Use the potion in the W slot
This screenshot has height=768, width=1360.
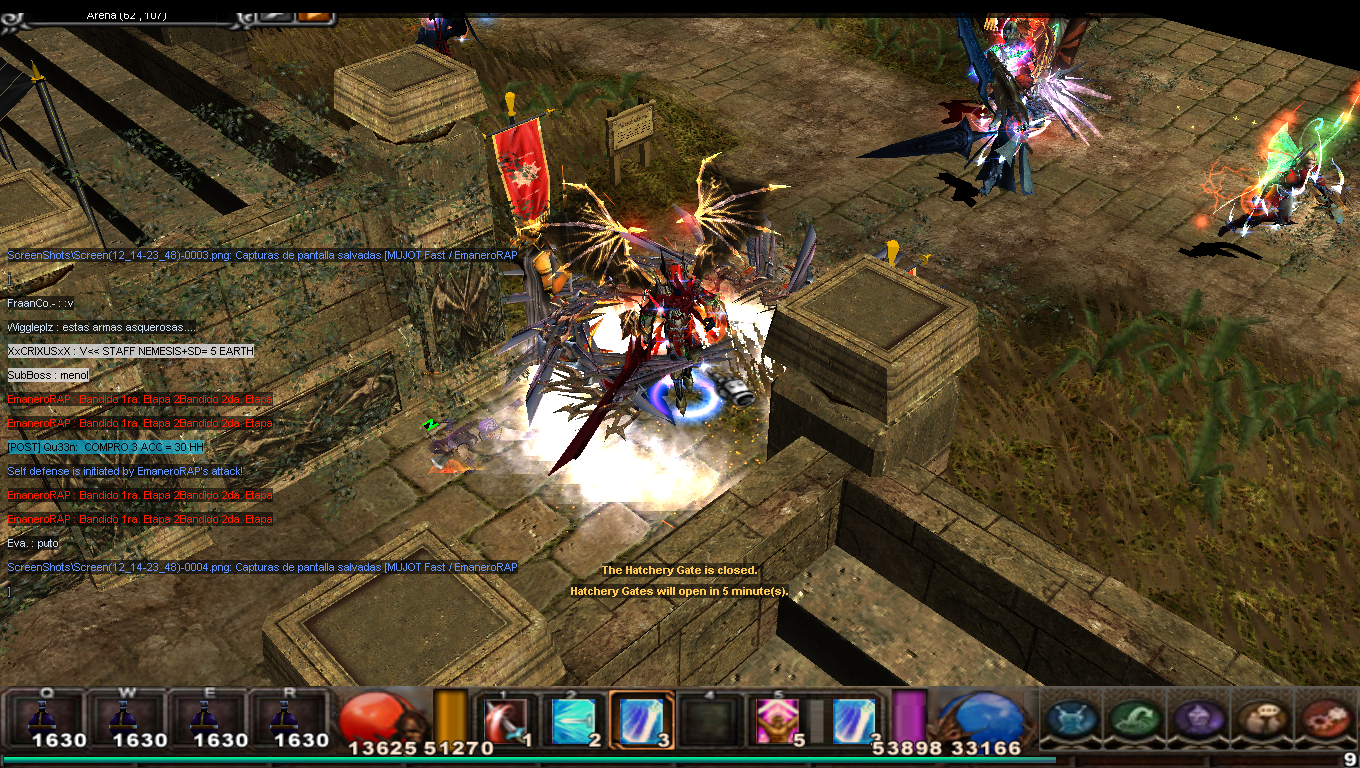(x=126, y=718)
